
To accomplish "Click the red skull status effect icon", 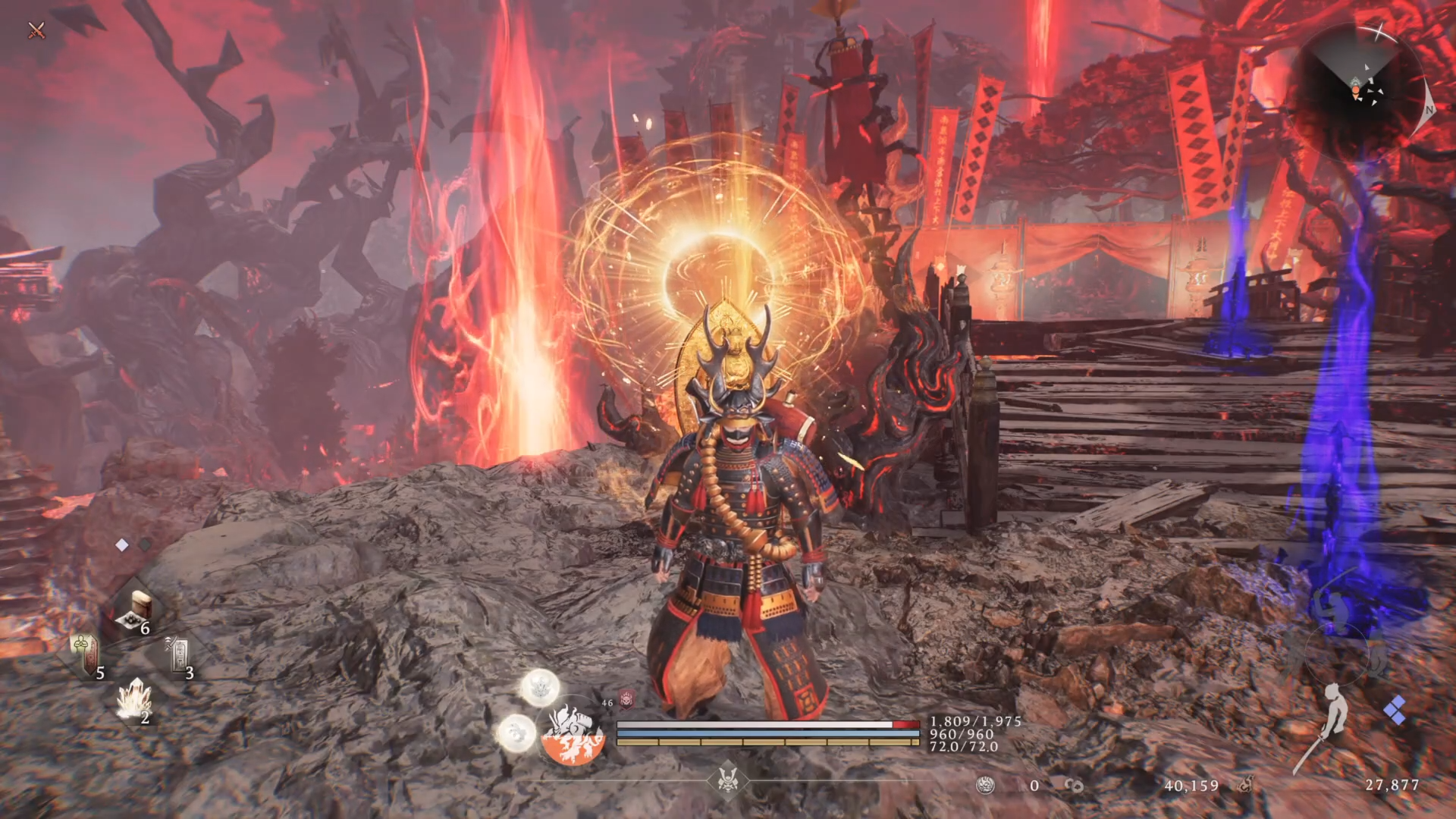I will click(627, 699).
